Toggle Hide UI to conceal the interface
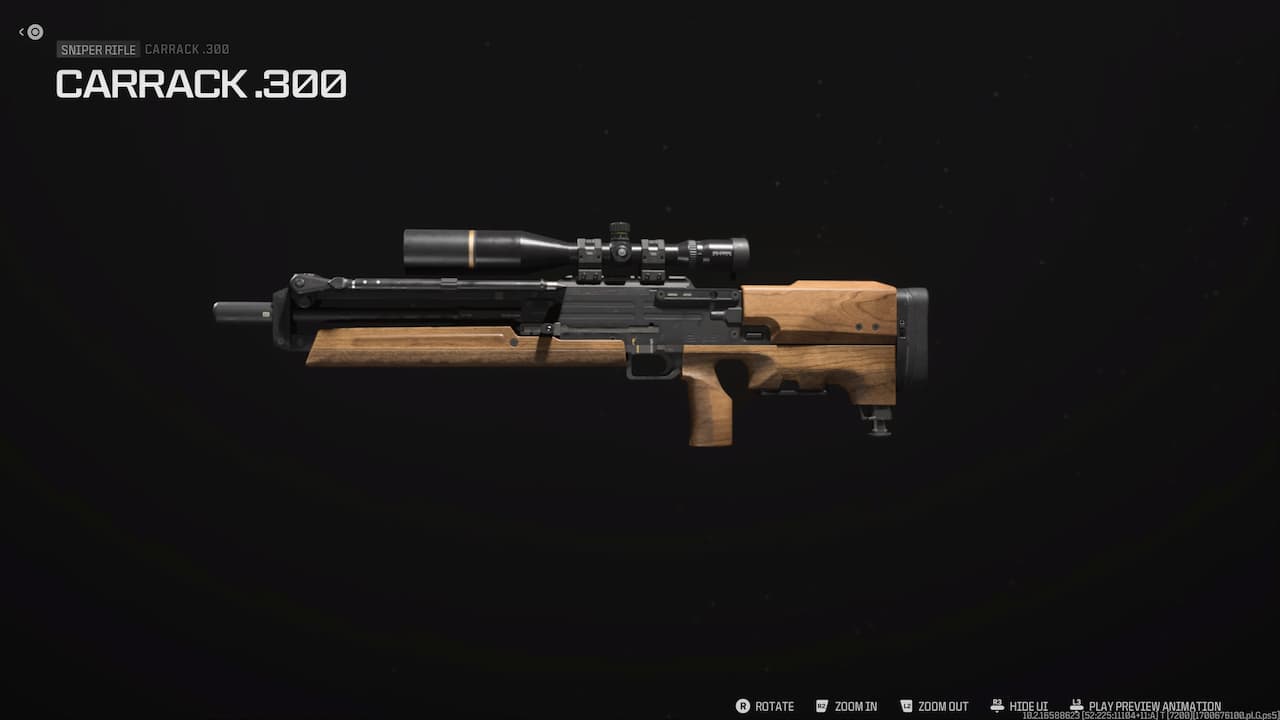The width and height of the screenshot is (1280, 720). pyautogui.click(x=1028, y=706)
